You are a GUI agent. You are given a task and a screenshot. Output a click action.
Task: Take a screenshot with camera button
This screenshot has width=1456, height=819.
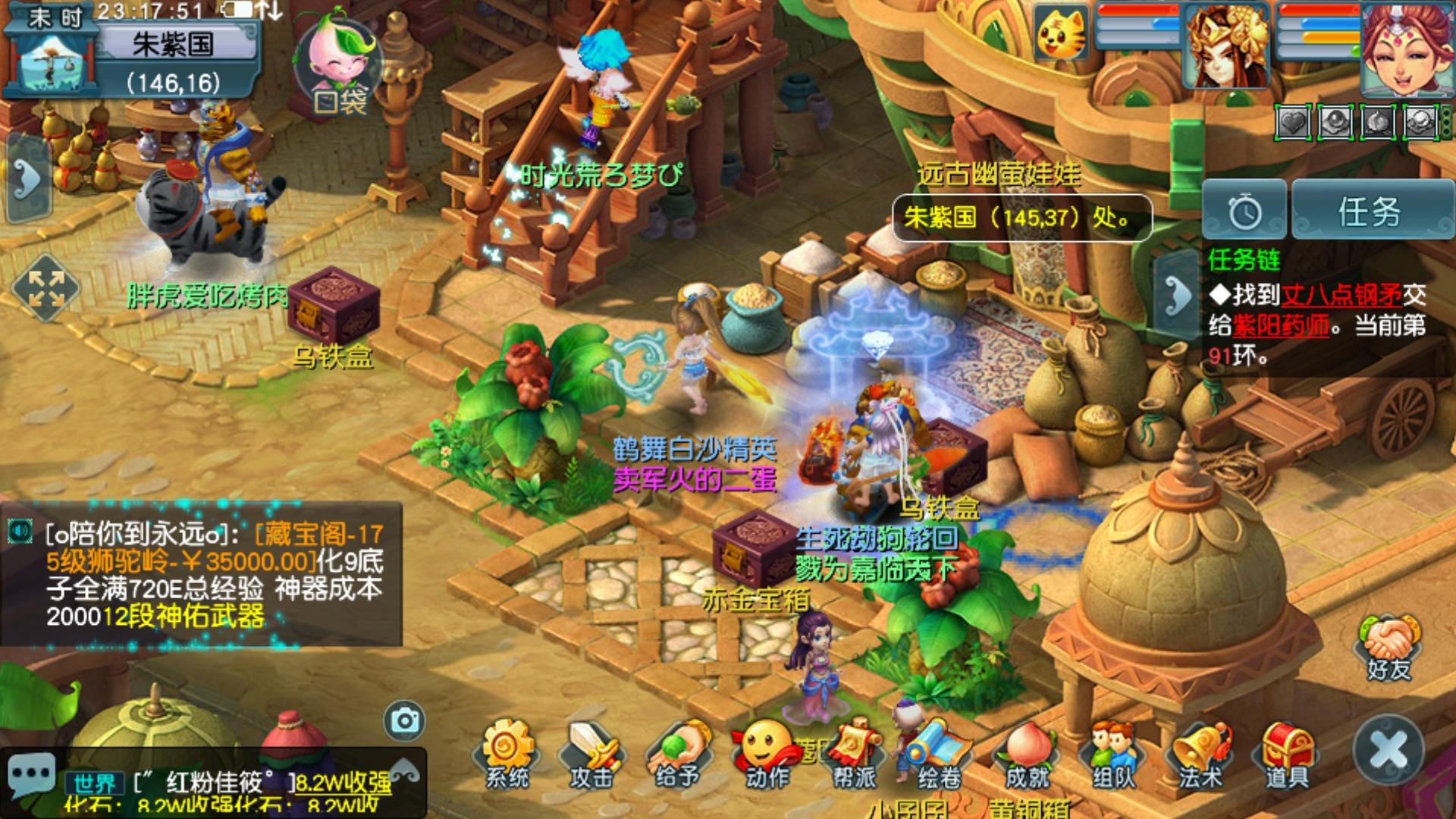pyautogui.click(x=404, y=720)
